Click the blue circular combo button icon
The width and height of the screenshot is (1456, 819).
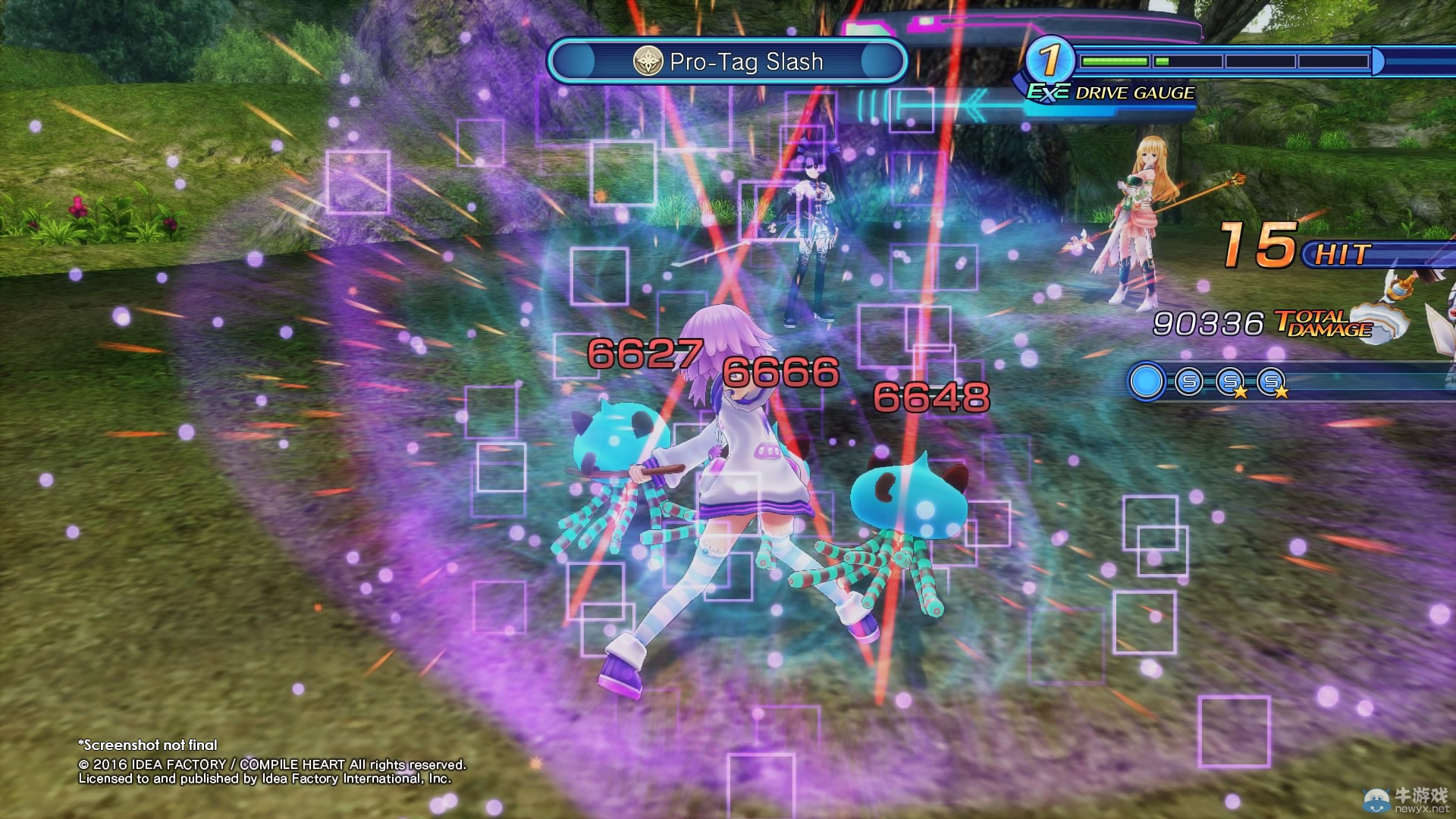click(1146, 381)
